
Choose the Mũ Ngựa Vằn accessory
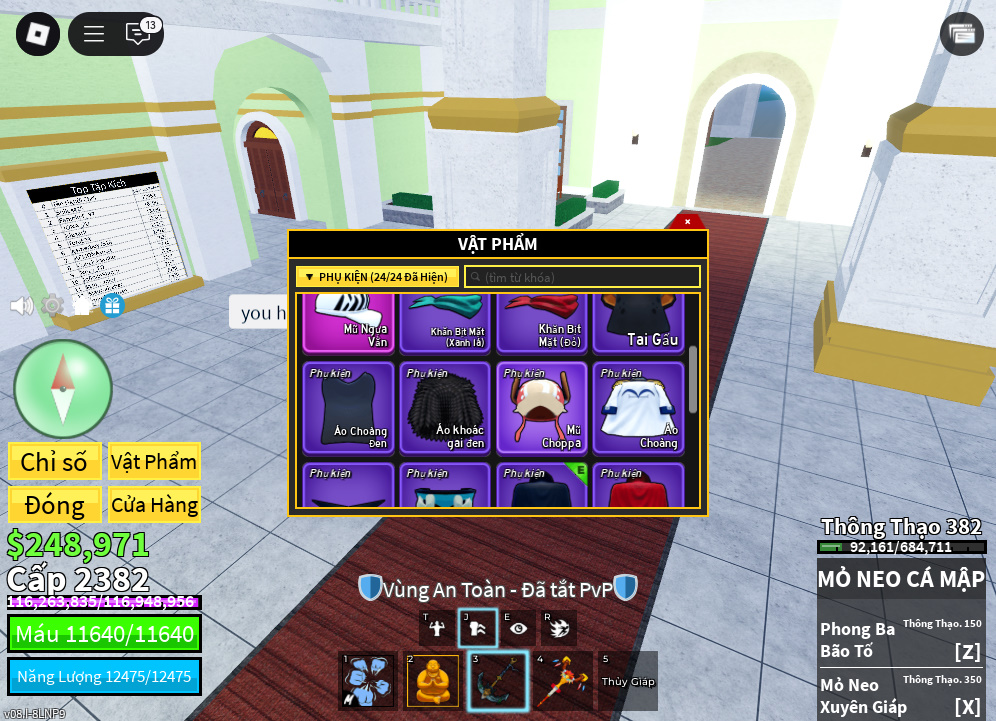click(349, 323)
